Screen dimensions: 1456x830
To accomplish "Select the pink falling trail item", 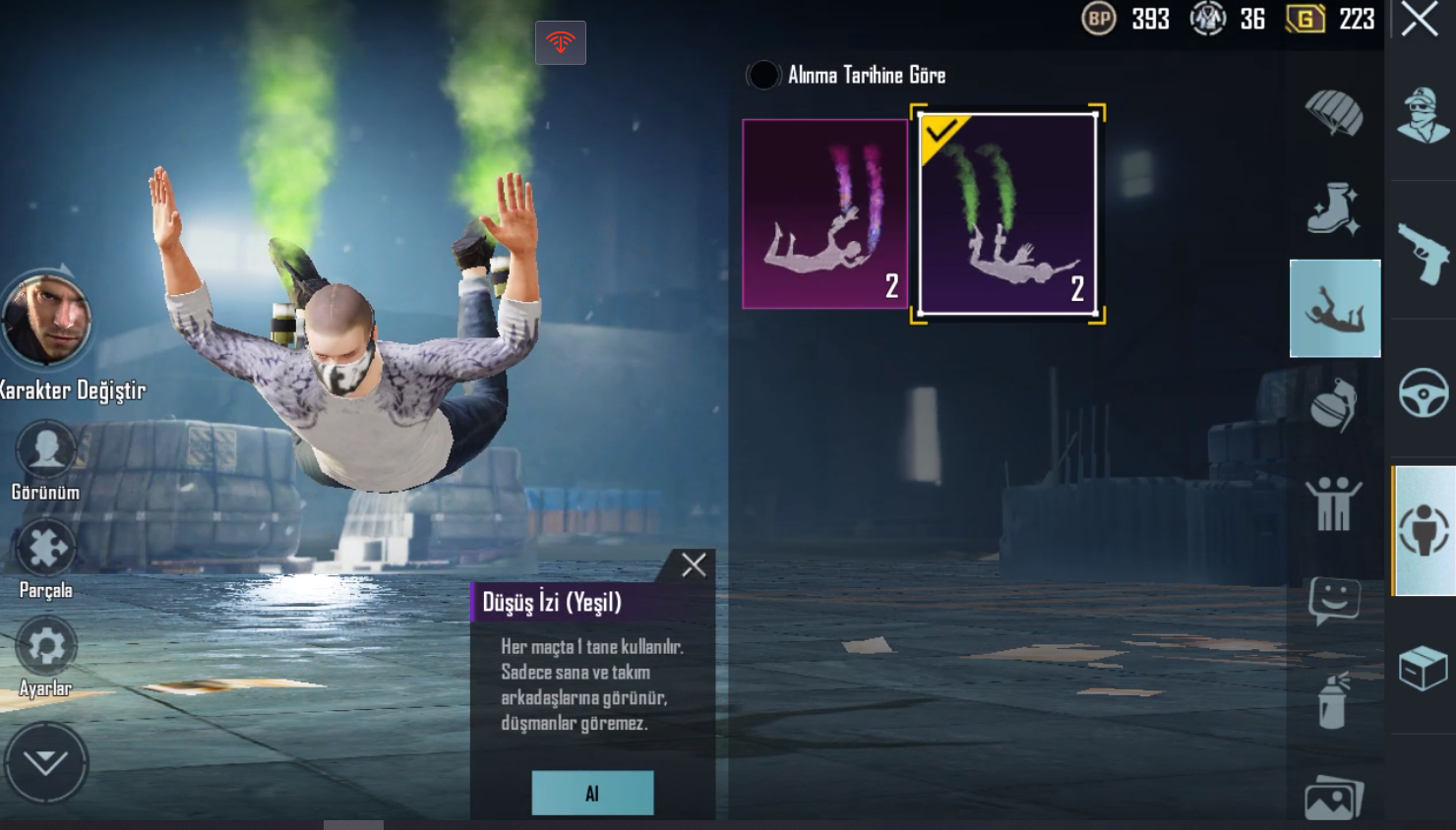I will (x=824, y=213).
